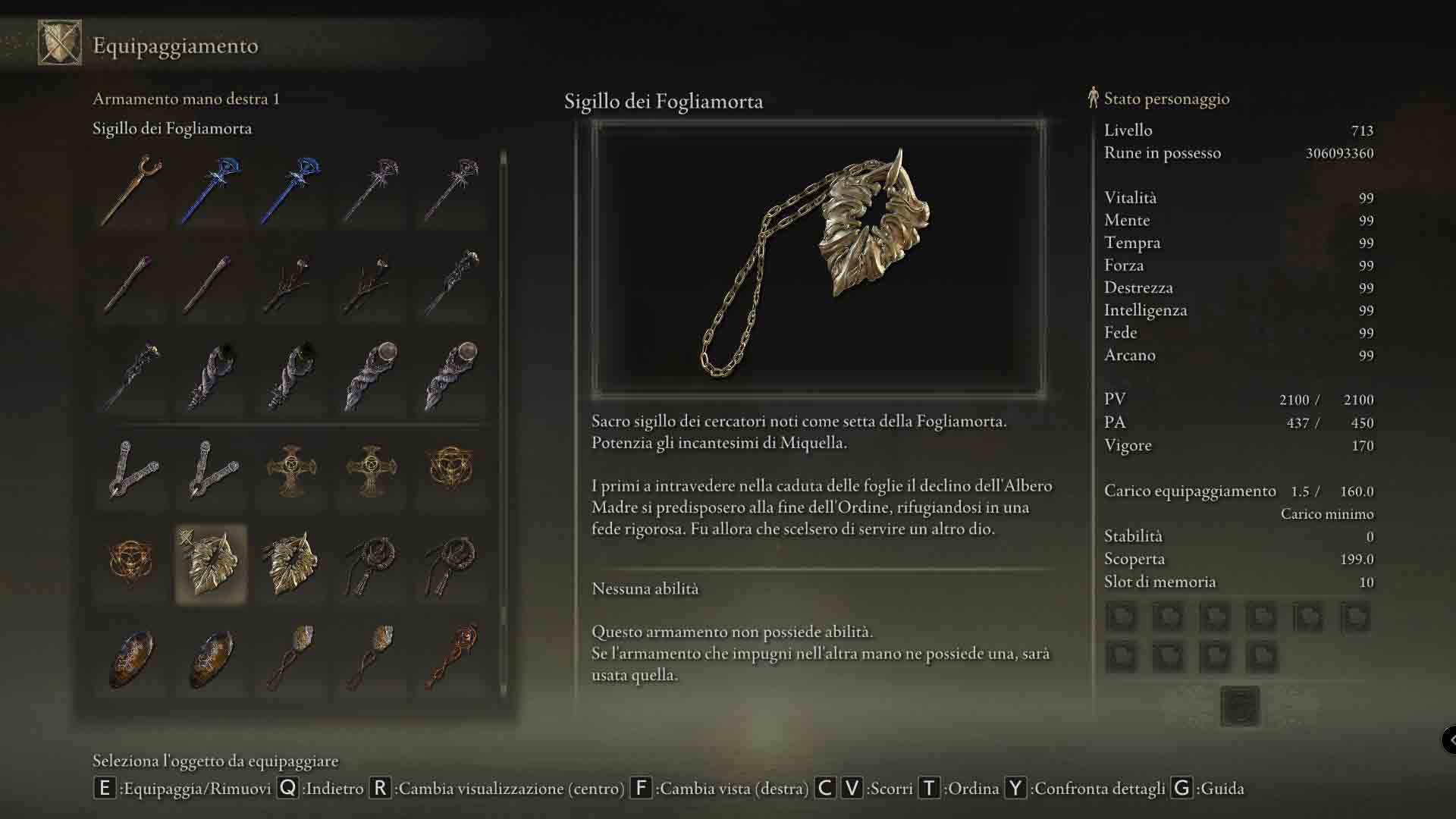Choose the dark staff with yellow gem
Screen dimensions: 1456x819
point(131,377)
